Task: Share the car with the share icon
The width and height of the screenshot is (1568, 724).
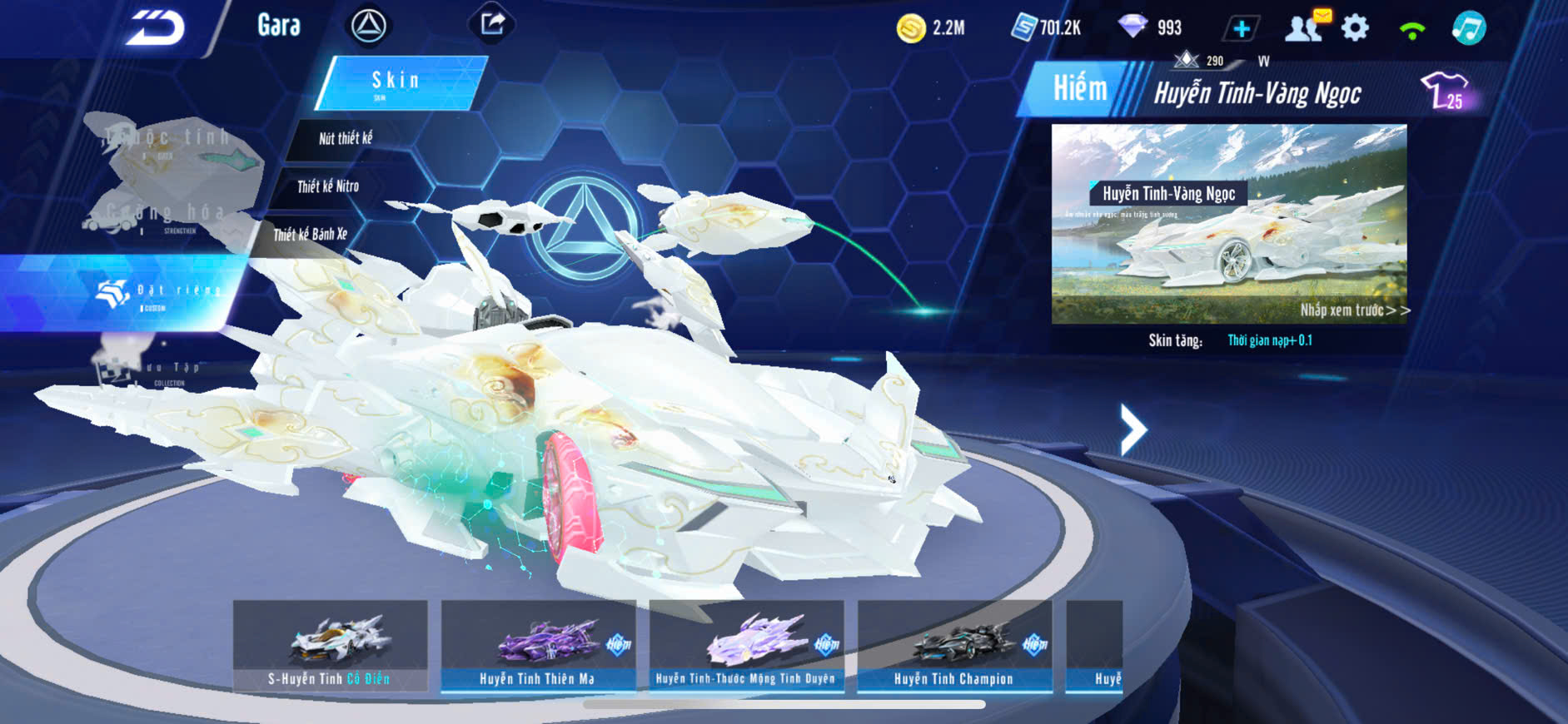Action: [491, 24]
